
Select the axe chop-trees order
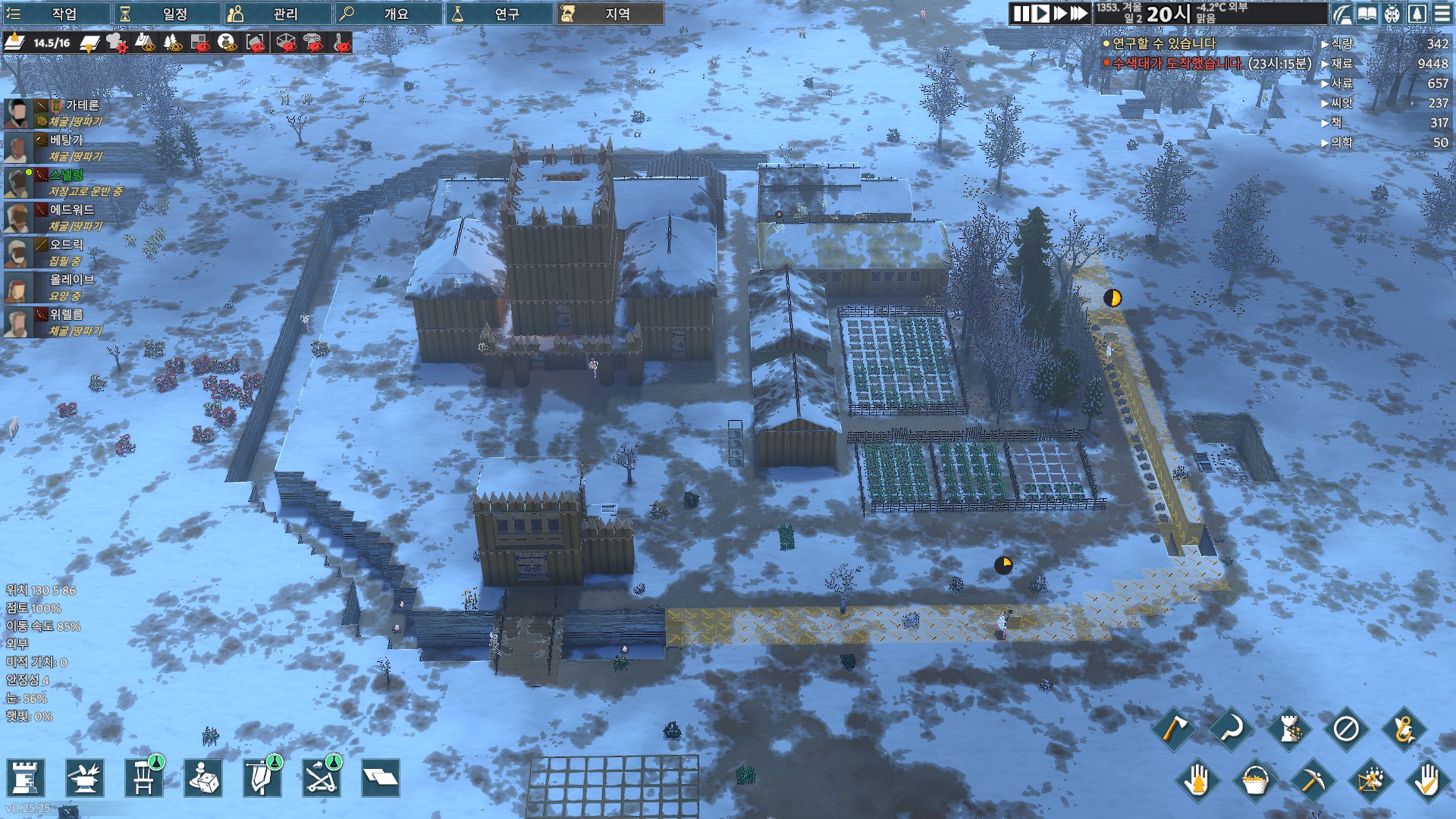point(1173,730)
